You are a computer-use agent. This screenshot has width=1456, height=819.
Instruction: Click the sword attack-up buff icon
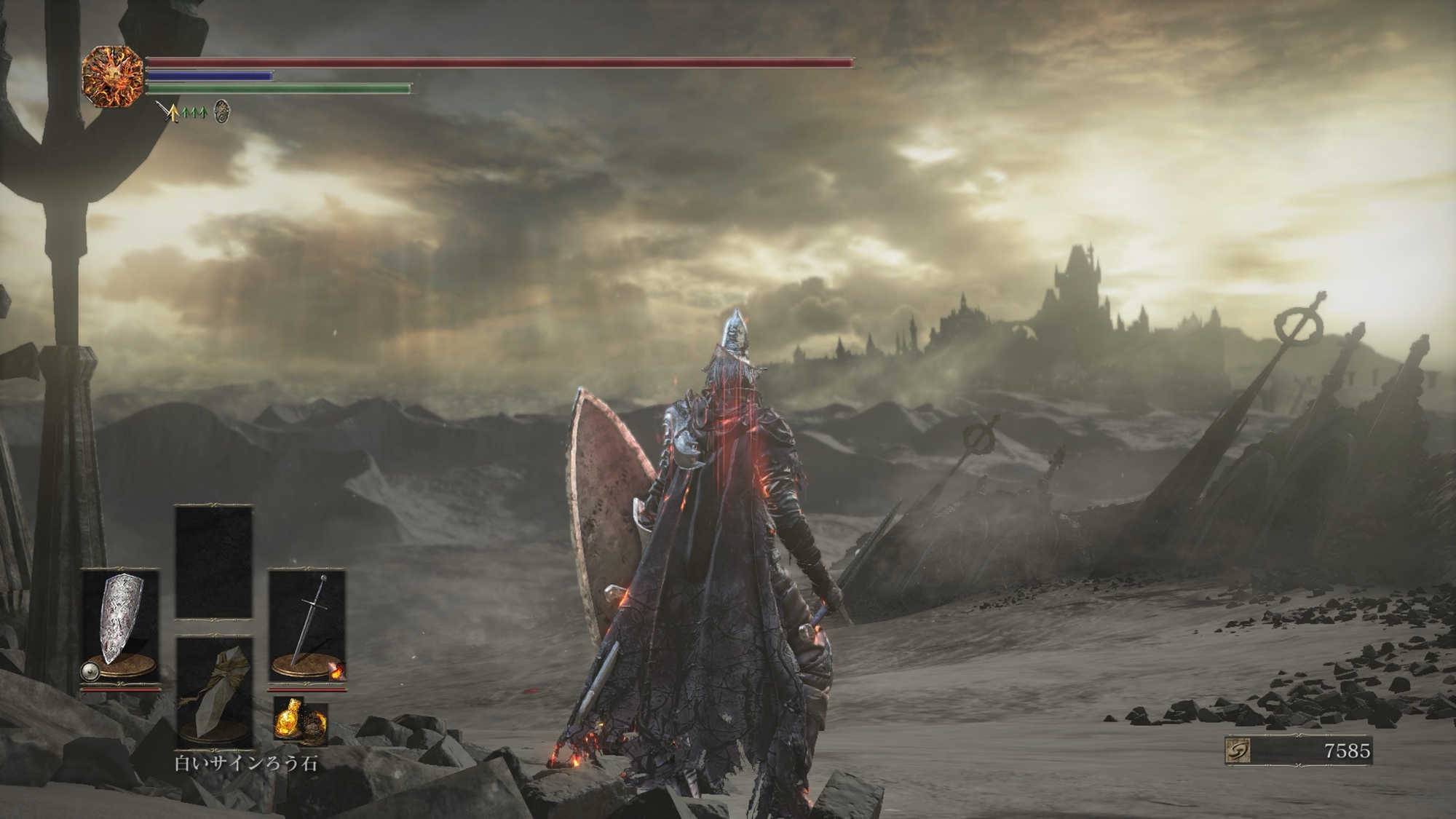[x=169, y=112]
